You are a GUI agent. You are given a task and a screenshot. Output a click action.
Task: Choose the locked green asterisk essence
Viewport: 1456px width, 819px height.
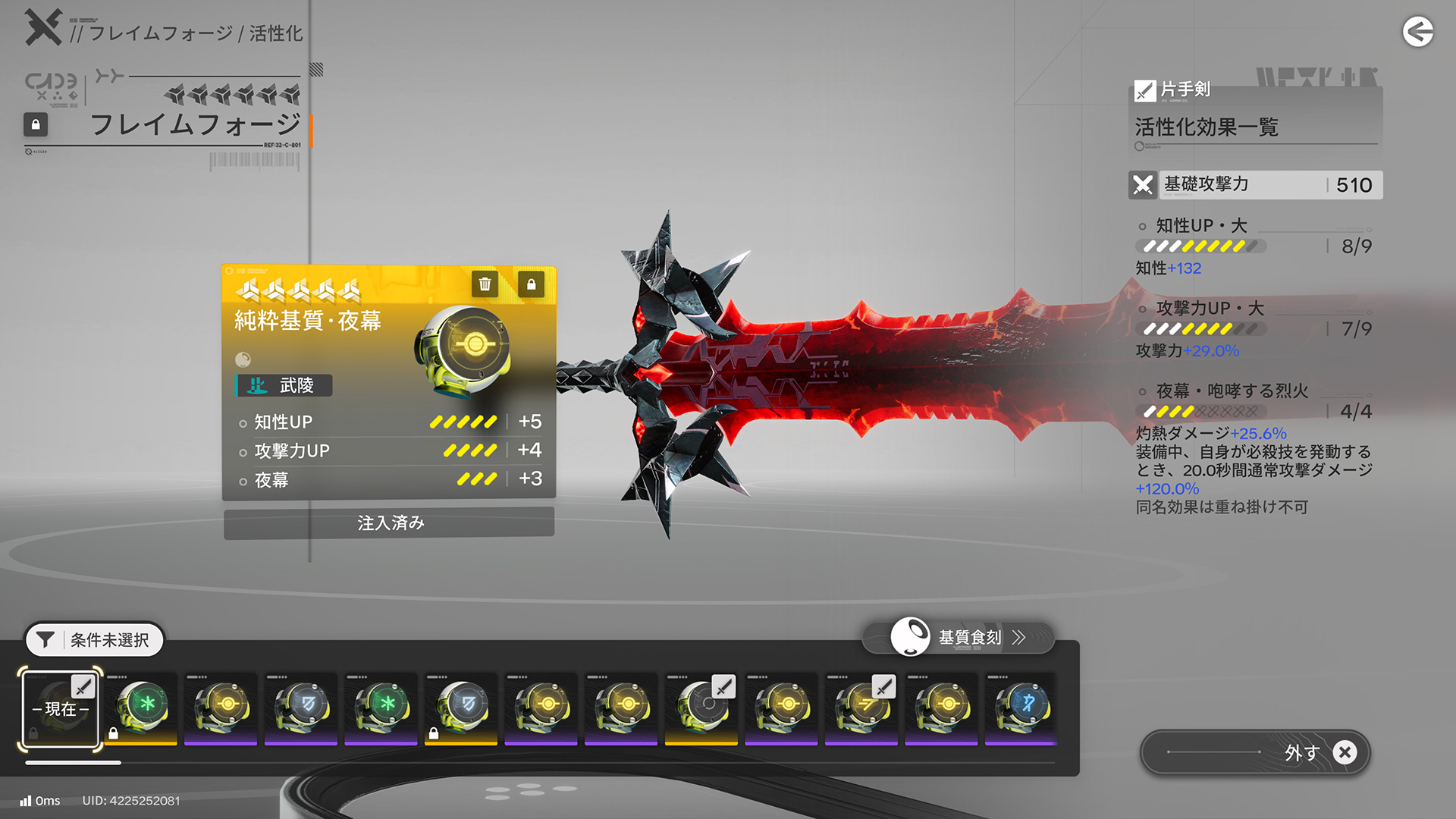pos(141,707)
